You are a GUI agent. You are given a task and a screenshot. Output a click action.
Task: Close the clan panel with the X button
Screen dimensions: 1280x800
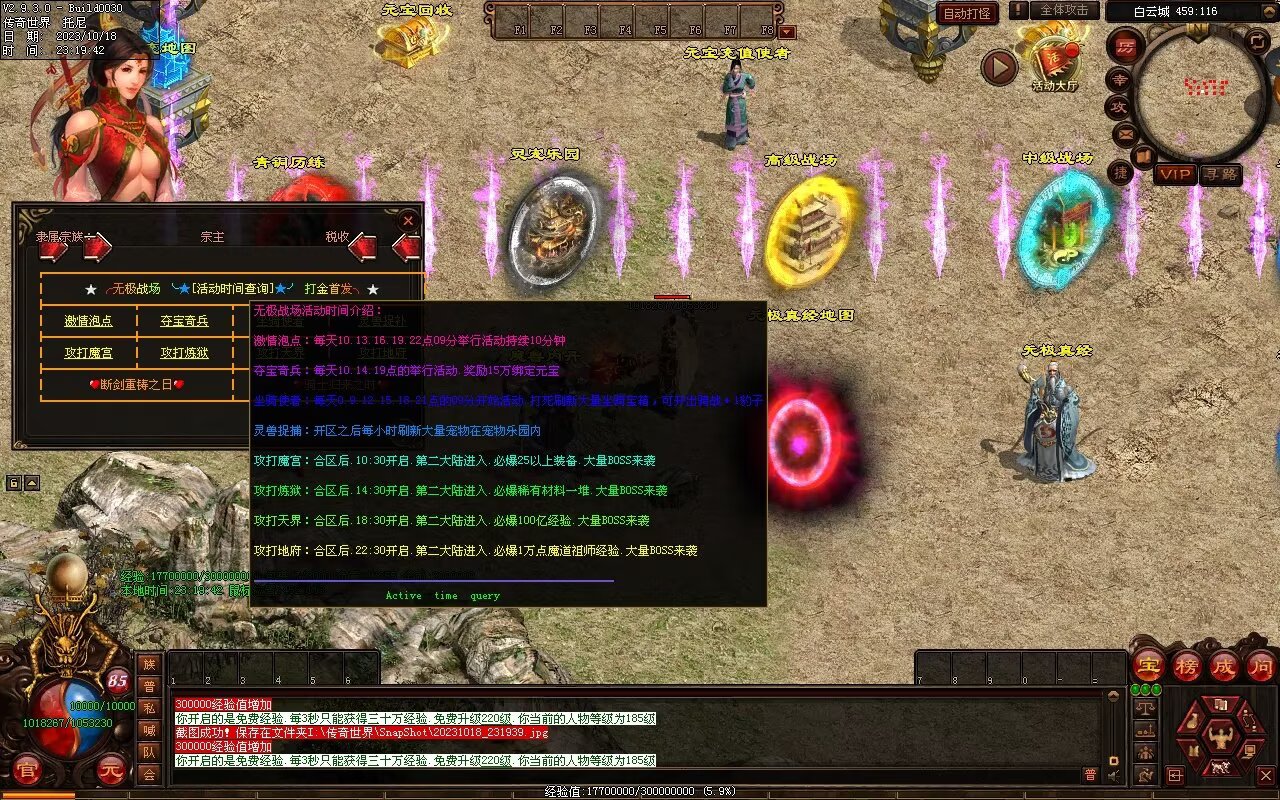(x=407, y=220)
